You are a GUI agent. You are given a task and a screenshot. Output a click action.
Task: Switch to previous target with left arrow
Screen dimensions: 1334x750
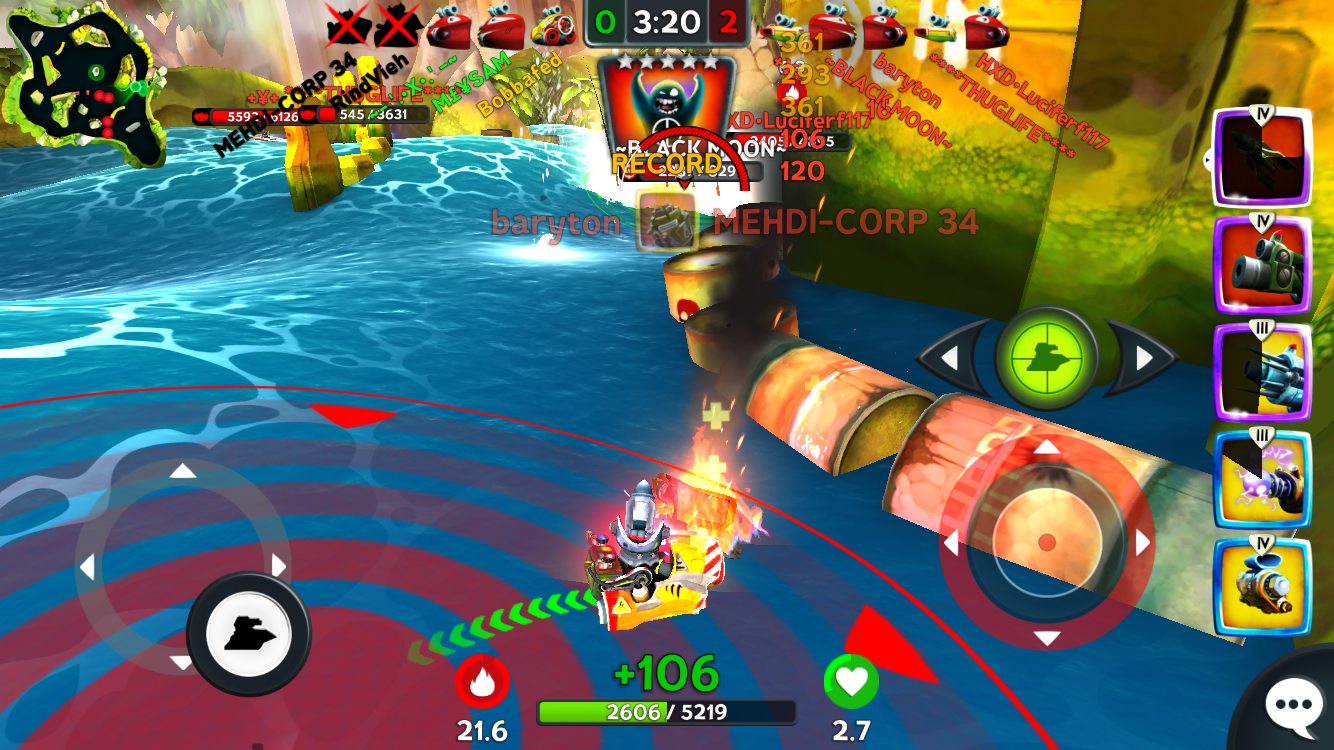point(950,357)
